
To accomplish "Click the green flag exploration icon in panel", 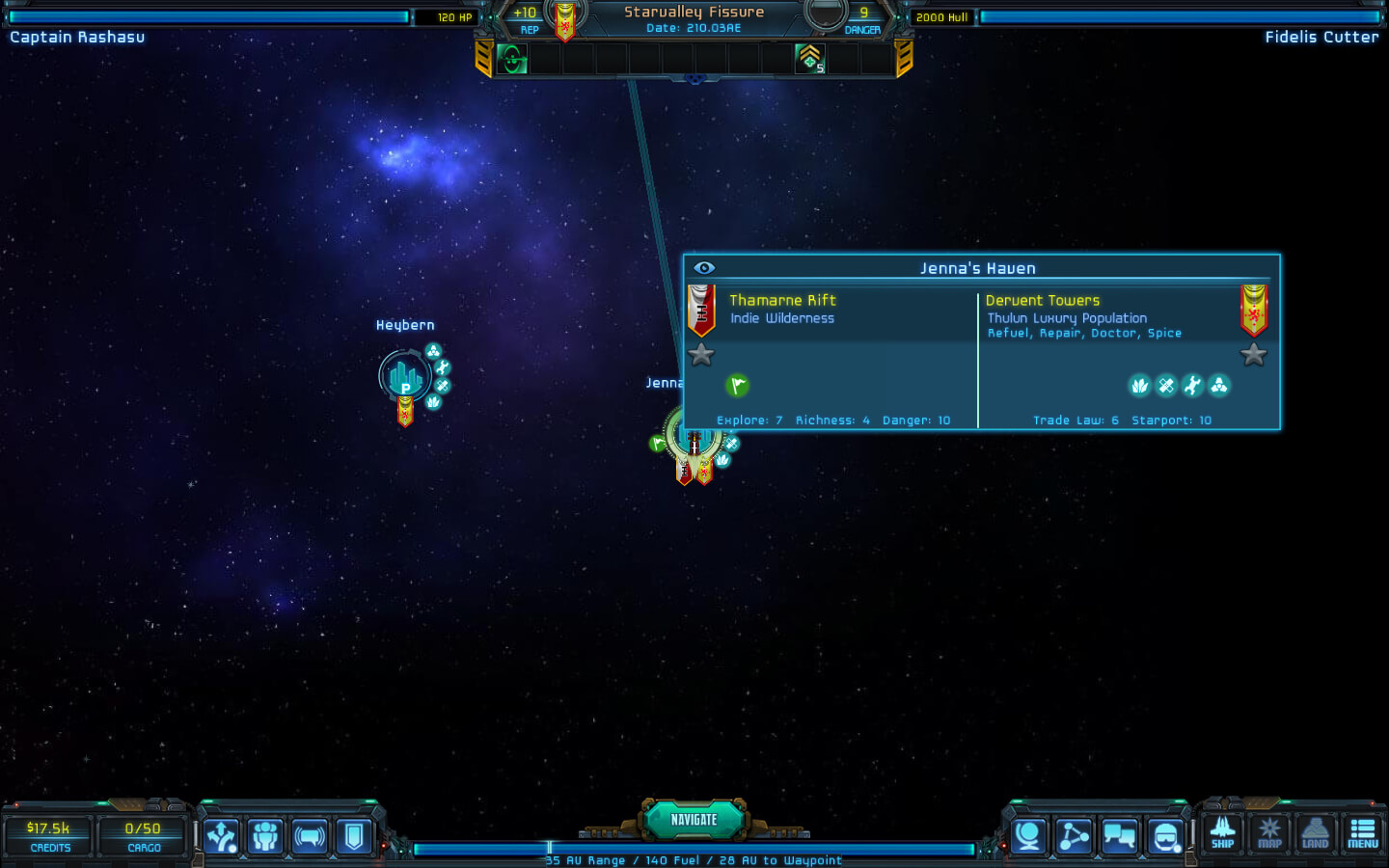I will pos(737,386).
